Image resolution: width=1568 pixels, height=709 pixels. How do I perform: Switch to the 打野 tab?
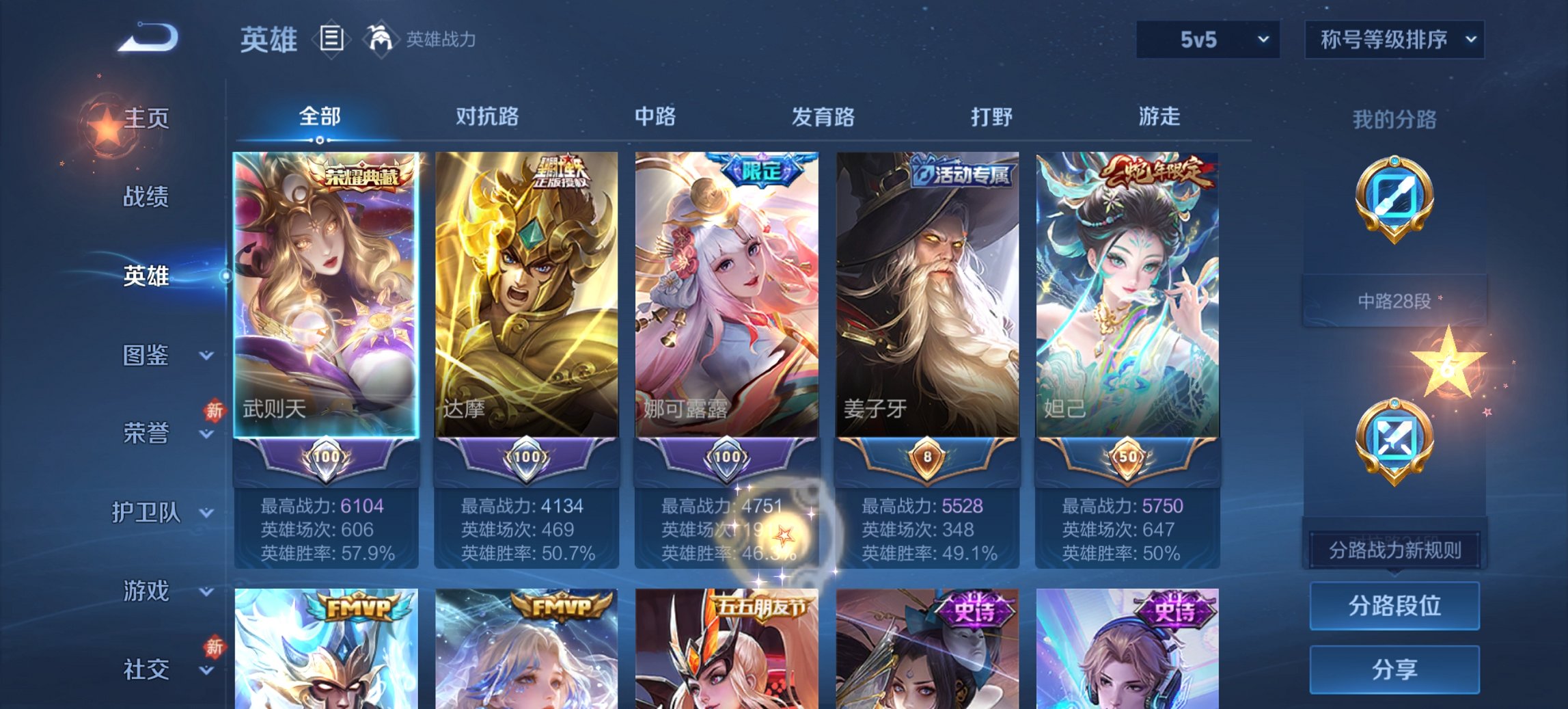(x=990, y=118)
